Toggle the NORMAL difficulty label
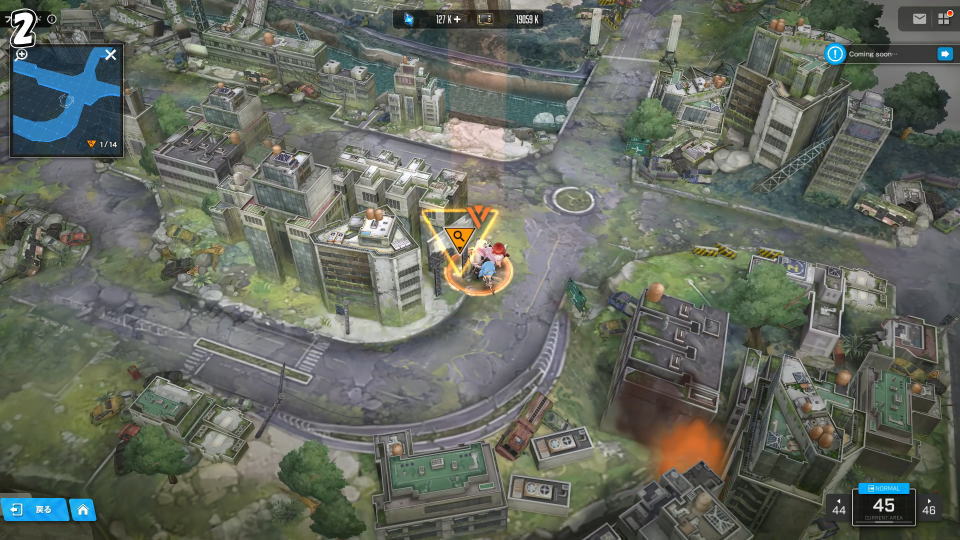Image resolution: width=960 pixels, height=540 pixels. click(884, 487)
